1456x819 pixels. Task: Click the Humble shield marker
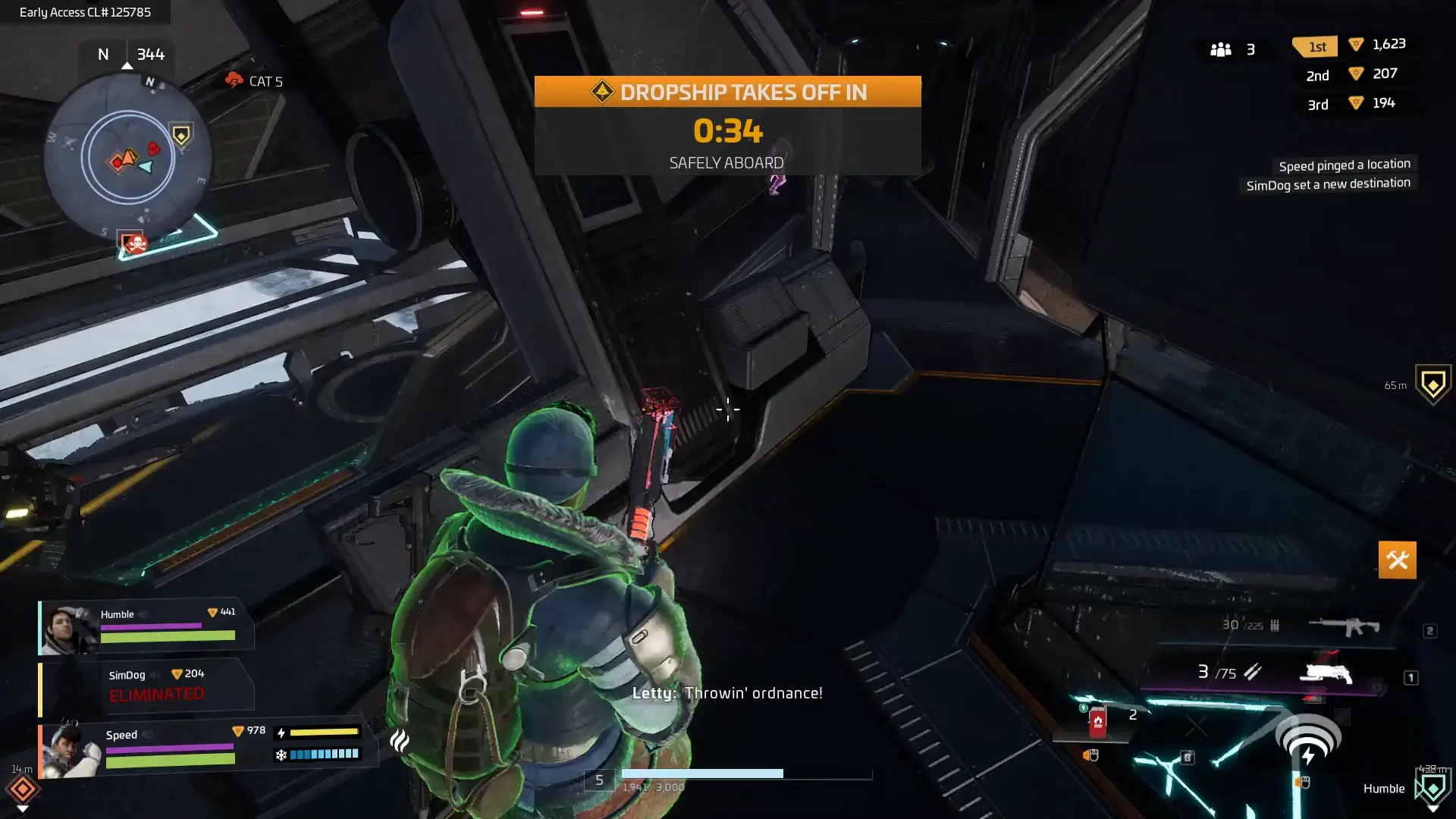[1432, 788]
